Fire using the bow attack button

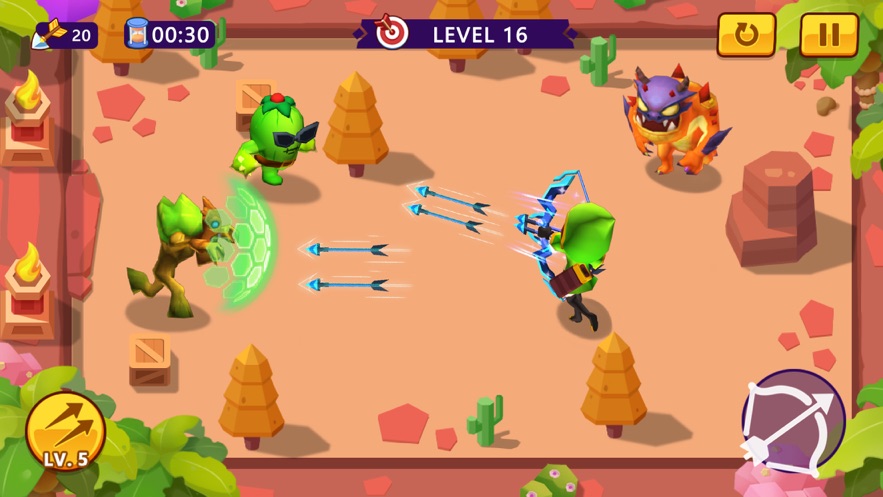[x=793, y=421]
